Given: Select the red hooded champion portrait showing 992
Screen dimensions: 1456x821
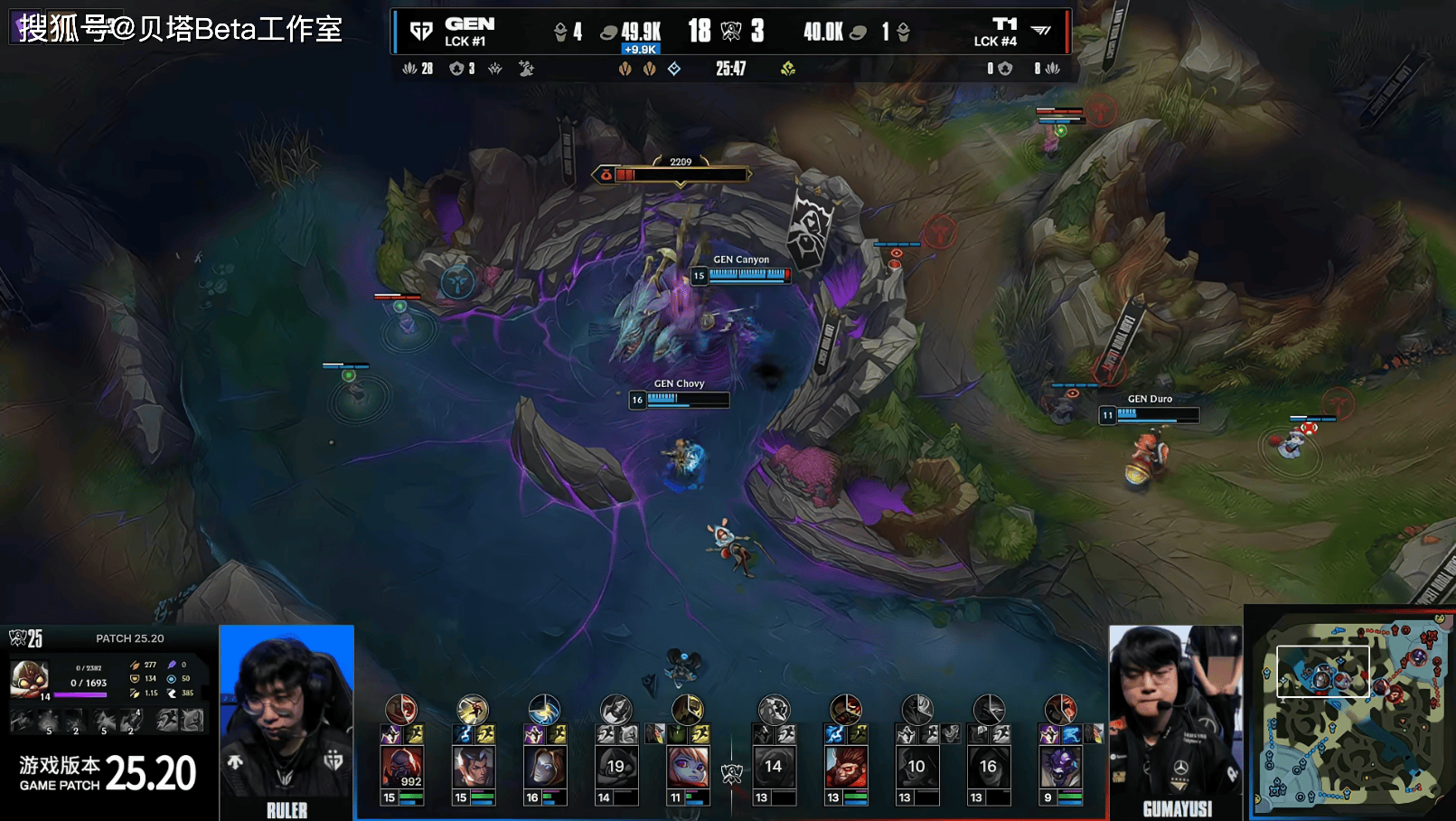Looking at the screenshot, I should (x=401, y=767).
